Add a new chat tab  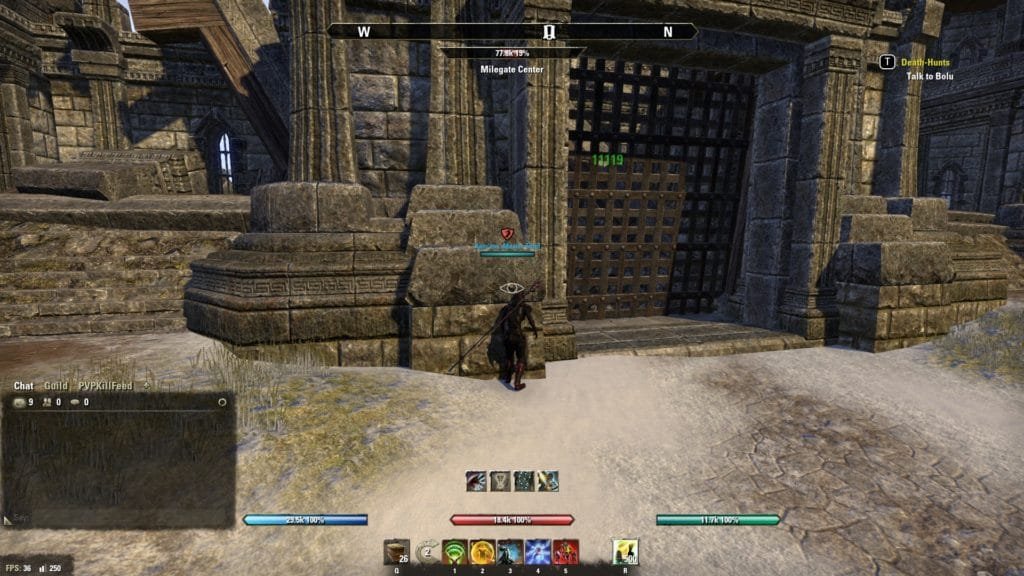click(x=147, y=385)
